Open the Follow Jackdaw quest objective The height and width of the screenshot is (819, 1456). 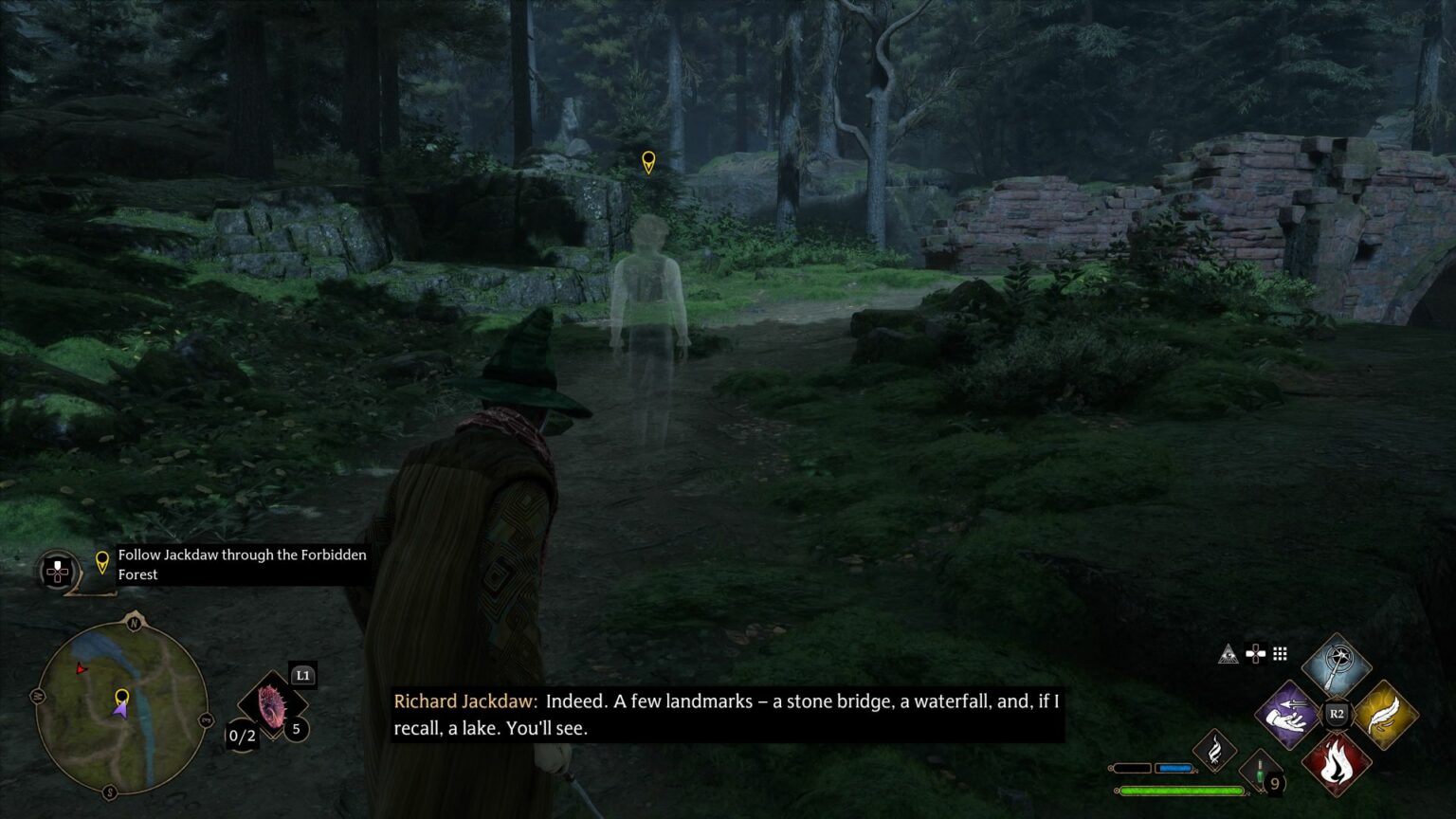click(x=242, y=564)
